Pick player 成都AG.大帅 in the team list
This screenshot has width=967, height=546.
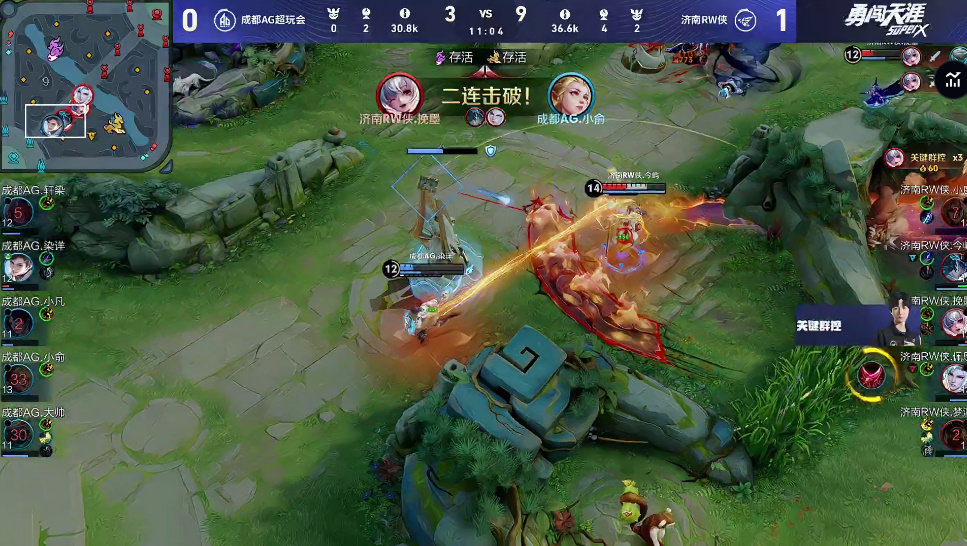pyautogui.click(x=20, y=433)
